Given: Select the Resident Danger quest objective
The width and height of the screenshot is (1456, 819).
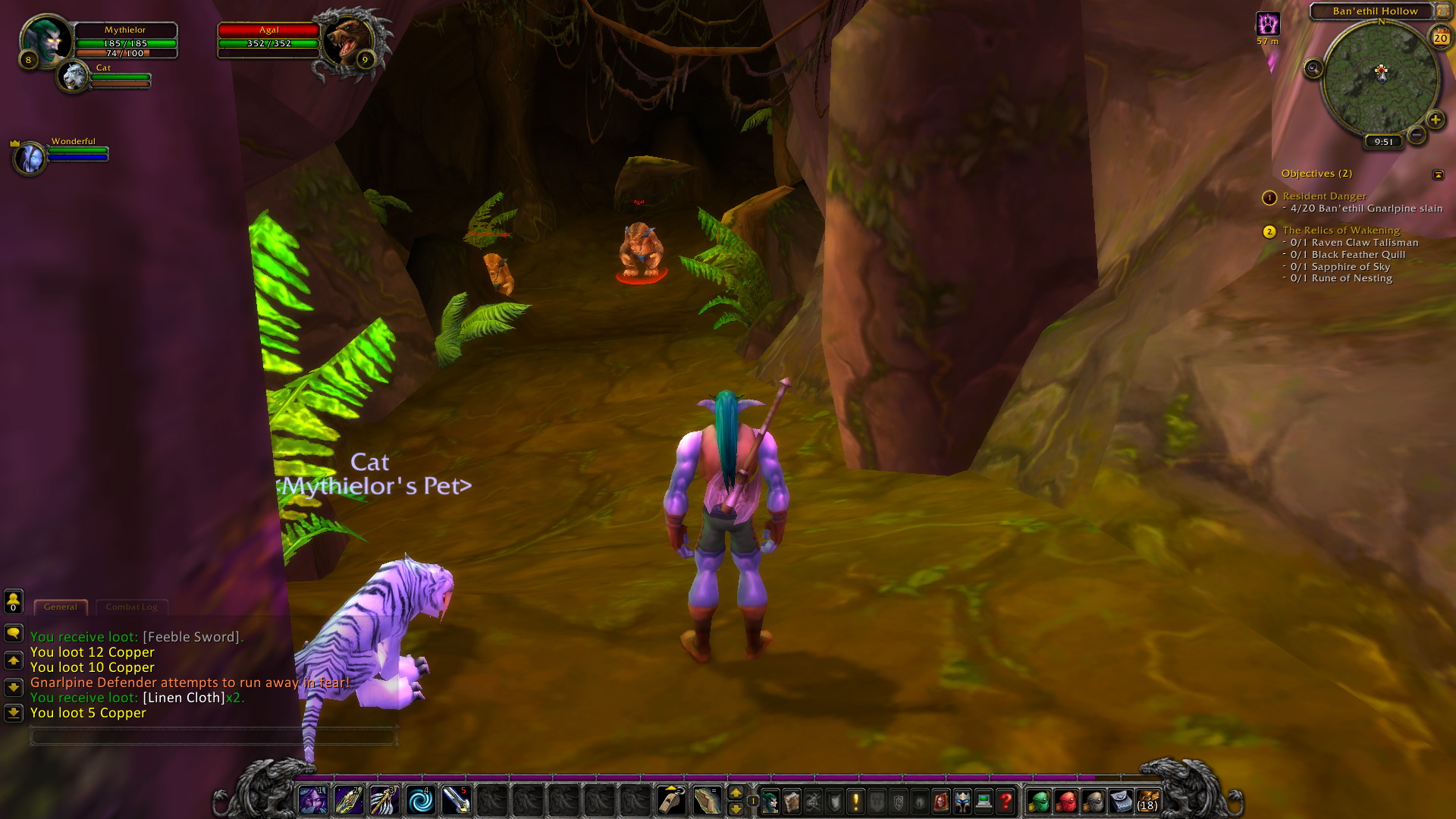Looking at the screenshot, I should point(1324,196).
